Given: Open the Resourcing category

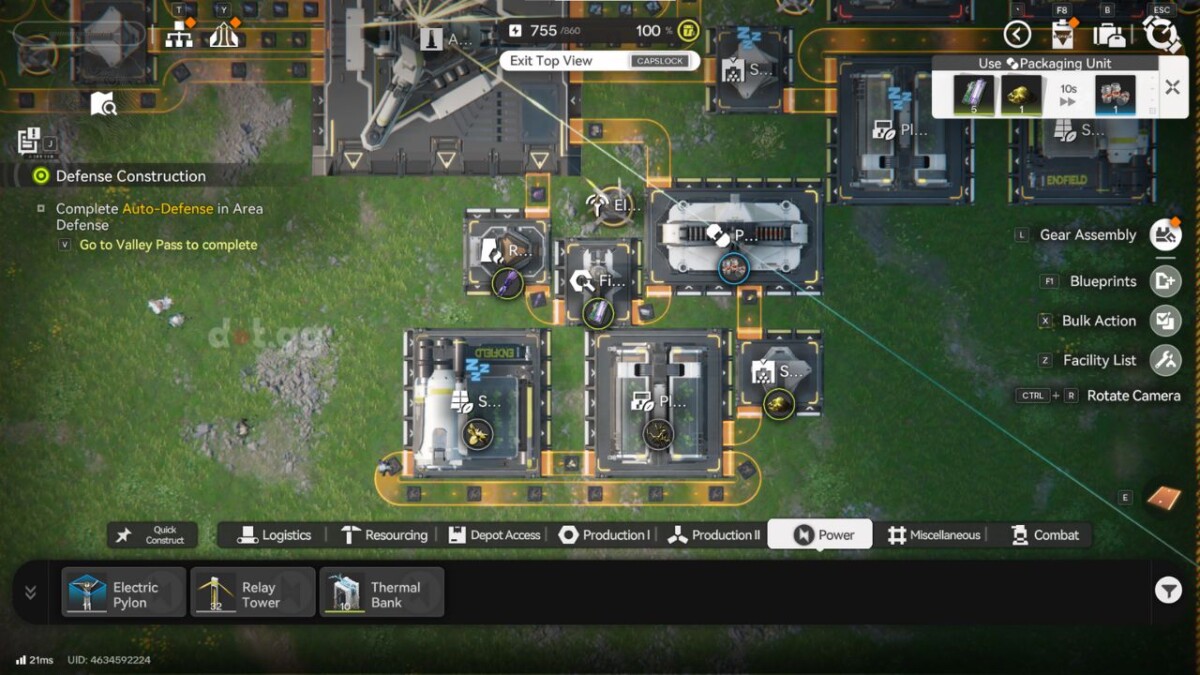Looking at the screenshot, I should pos(384,535).
